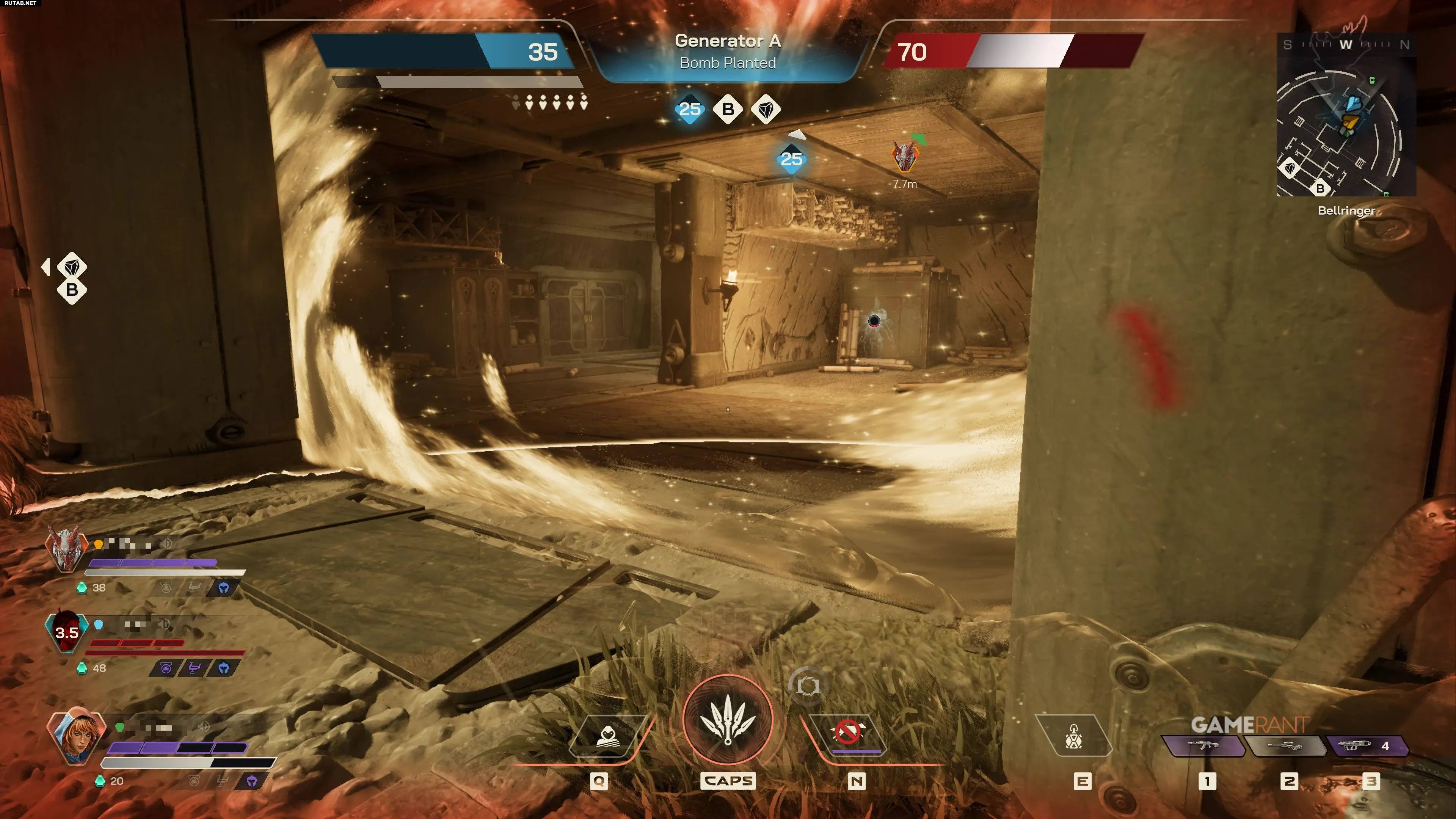This screenshot has height=819, width=1456.
Task: Switch to the assault rifle weapon slot
Action: click(1204, 746)
